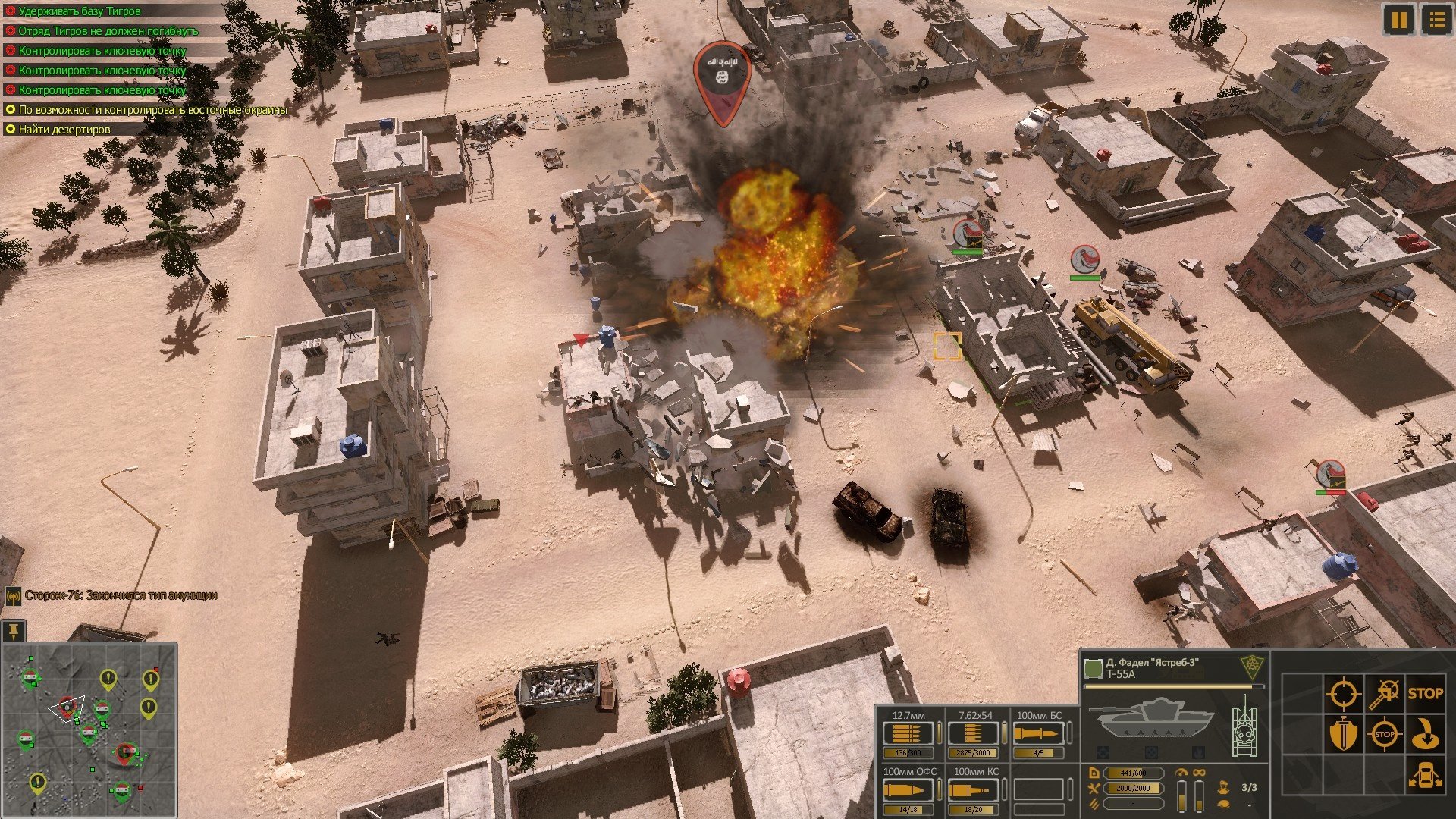This screenshot has width=1456, height=819.
Task: Select the 12.7мм machine gun ammo
Action: [x=908, y=734]
